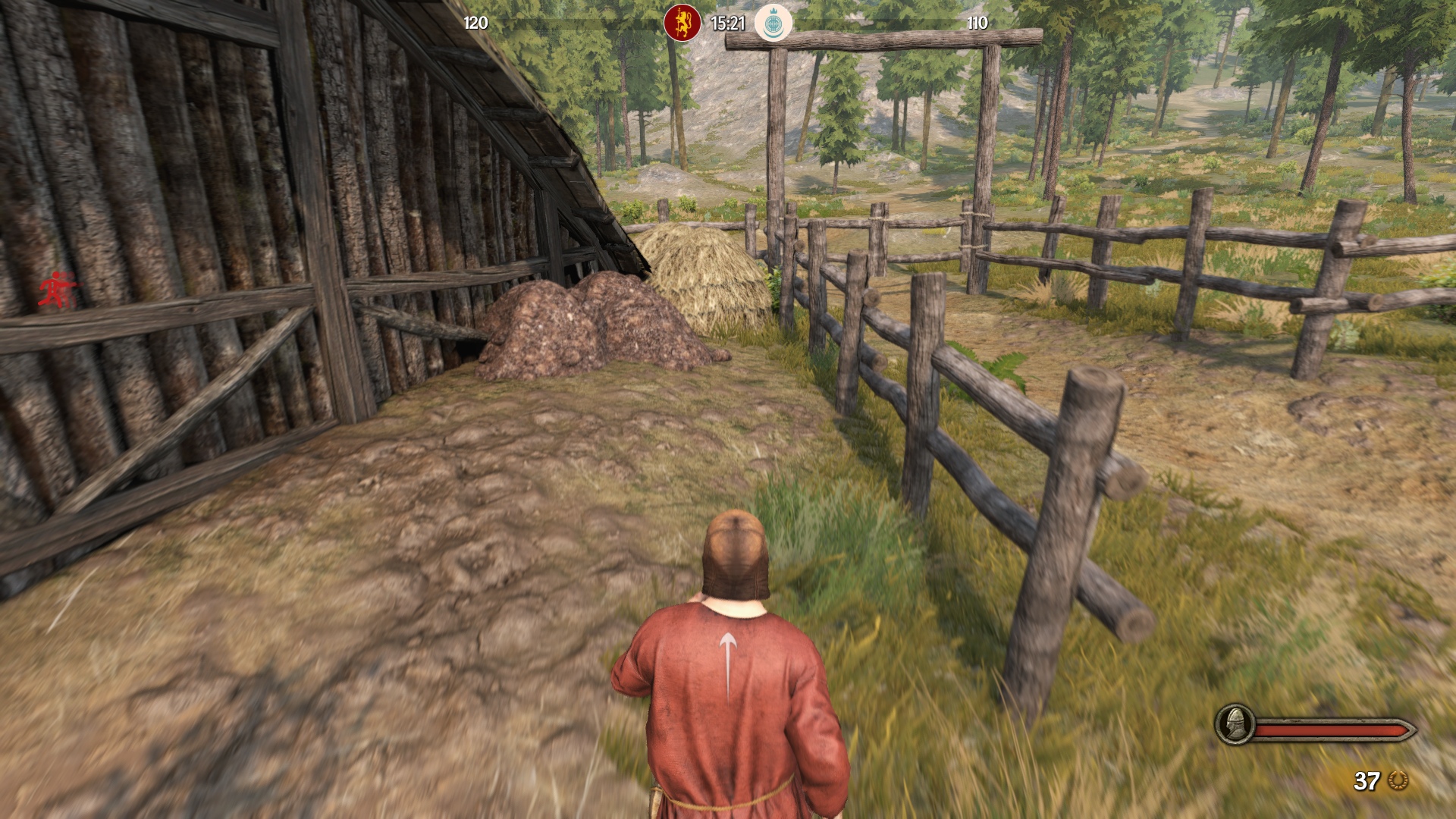
Task: Select the white and teal team banner
Action: coord(773,23)
